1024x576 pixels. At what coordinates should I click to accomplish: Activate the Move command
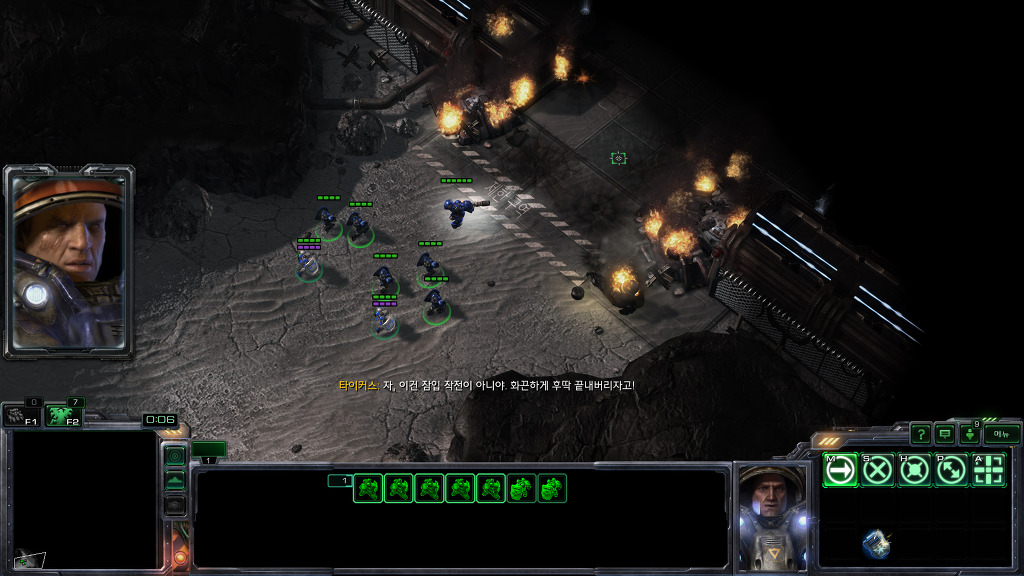tap(841, 469)
